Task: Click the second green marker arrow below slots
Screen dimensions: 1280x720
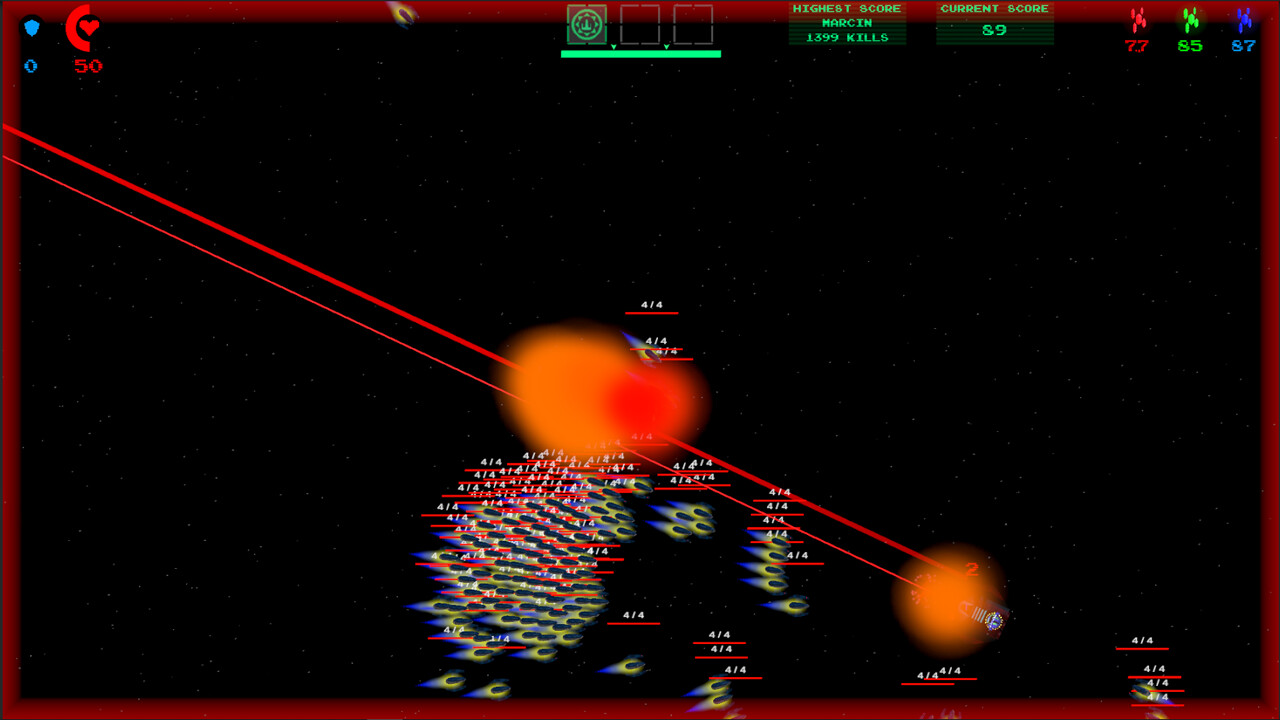Action: coord(666,47)
